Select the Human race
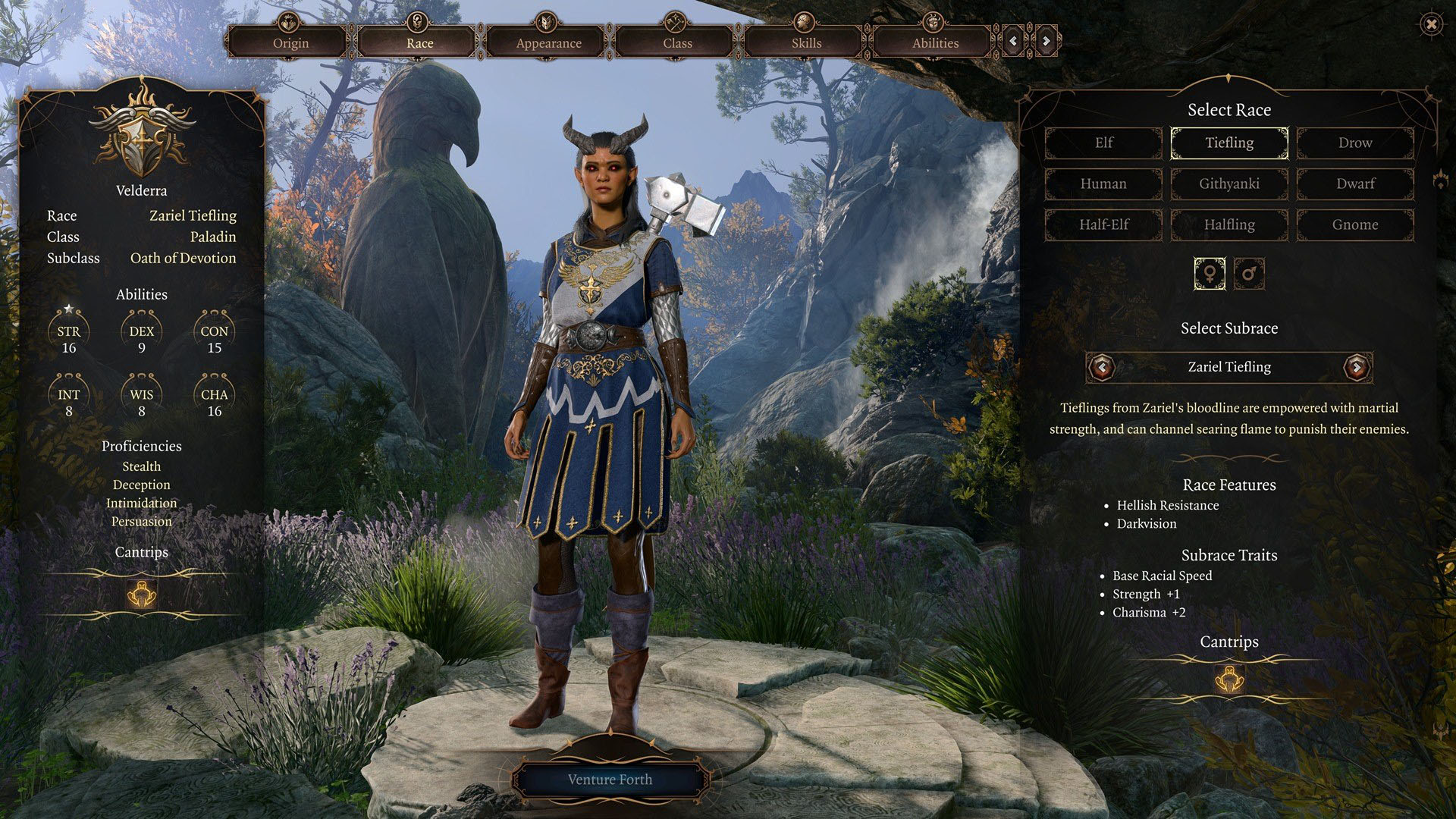The height and width of the screenshot is (819, 1456). coord(1103,184)
